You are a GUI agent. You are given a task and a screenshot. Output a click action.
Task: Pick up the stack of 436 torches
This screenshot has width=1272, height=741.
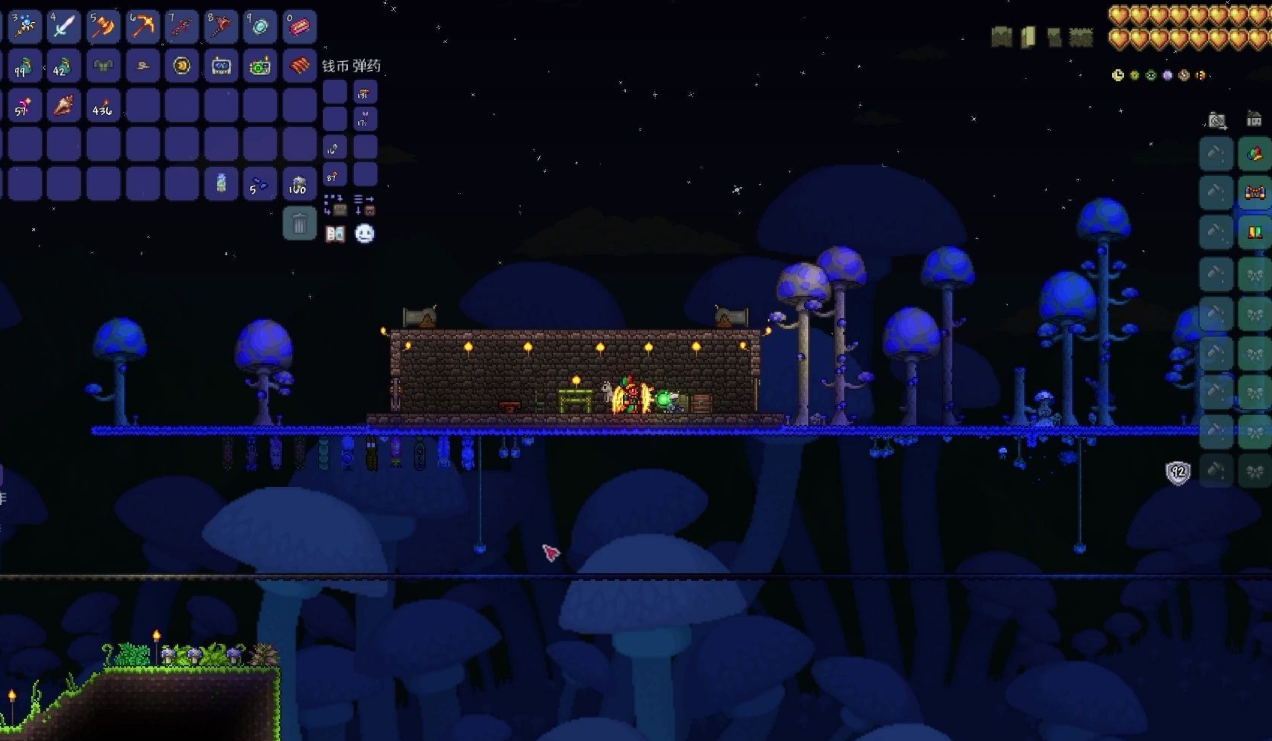tap(103, 105)
